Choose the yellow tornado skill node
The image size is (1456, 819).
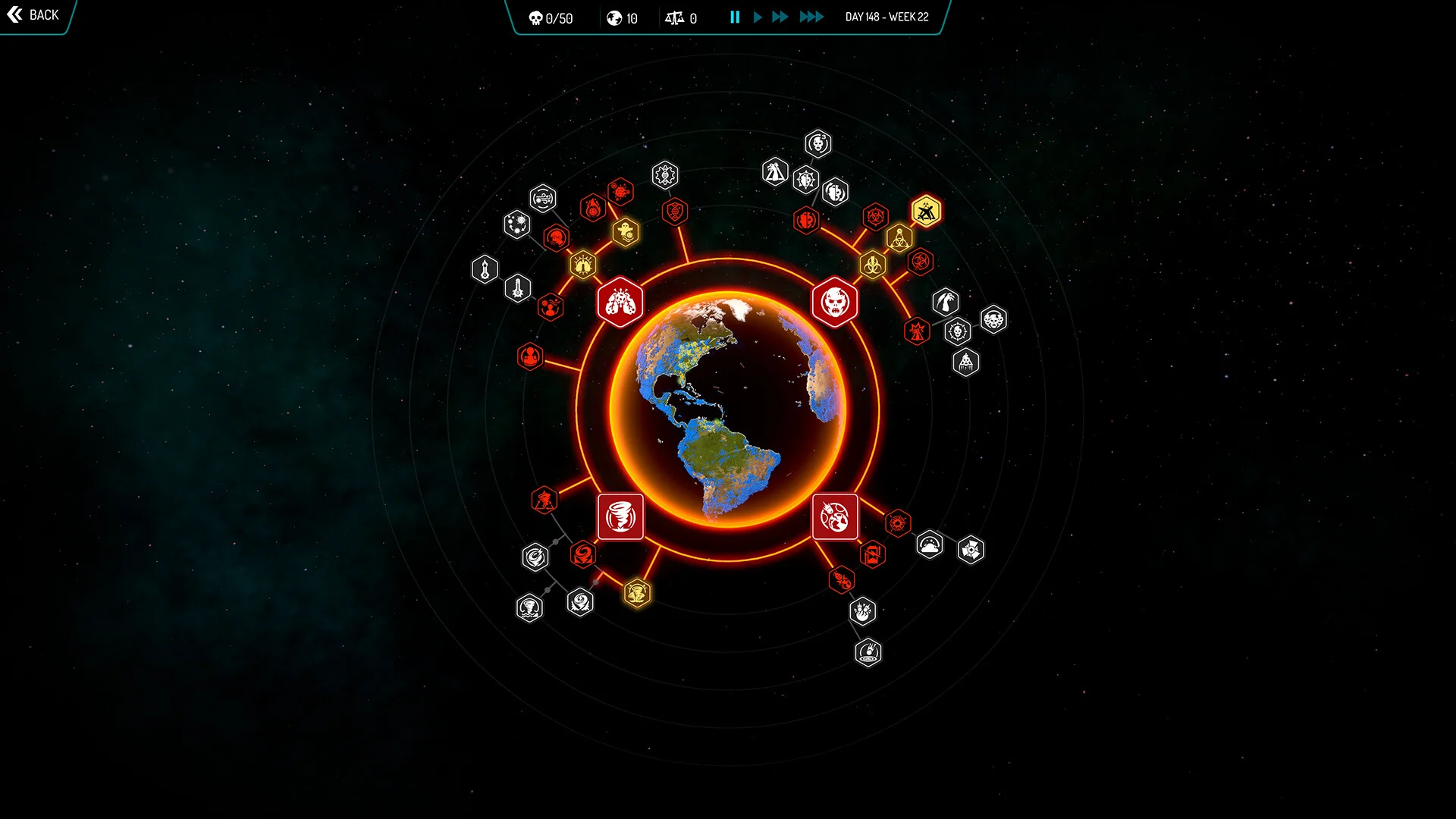coord(637,592)
